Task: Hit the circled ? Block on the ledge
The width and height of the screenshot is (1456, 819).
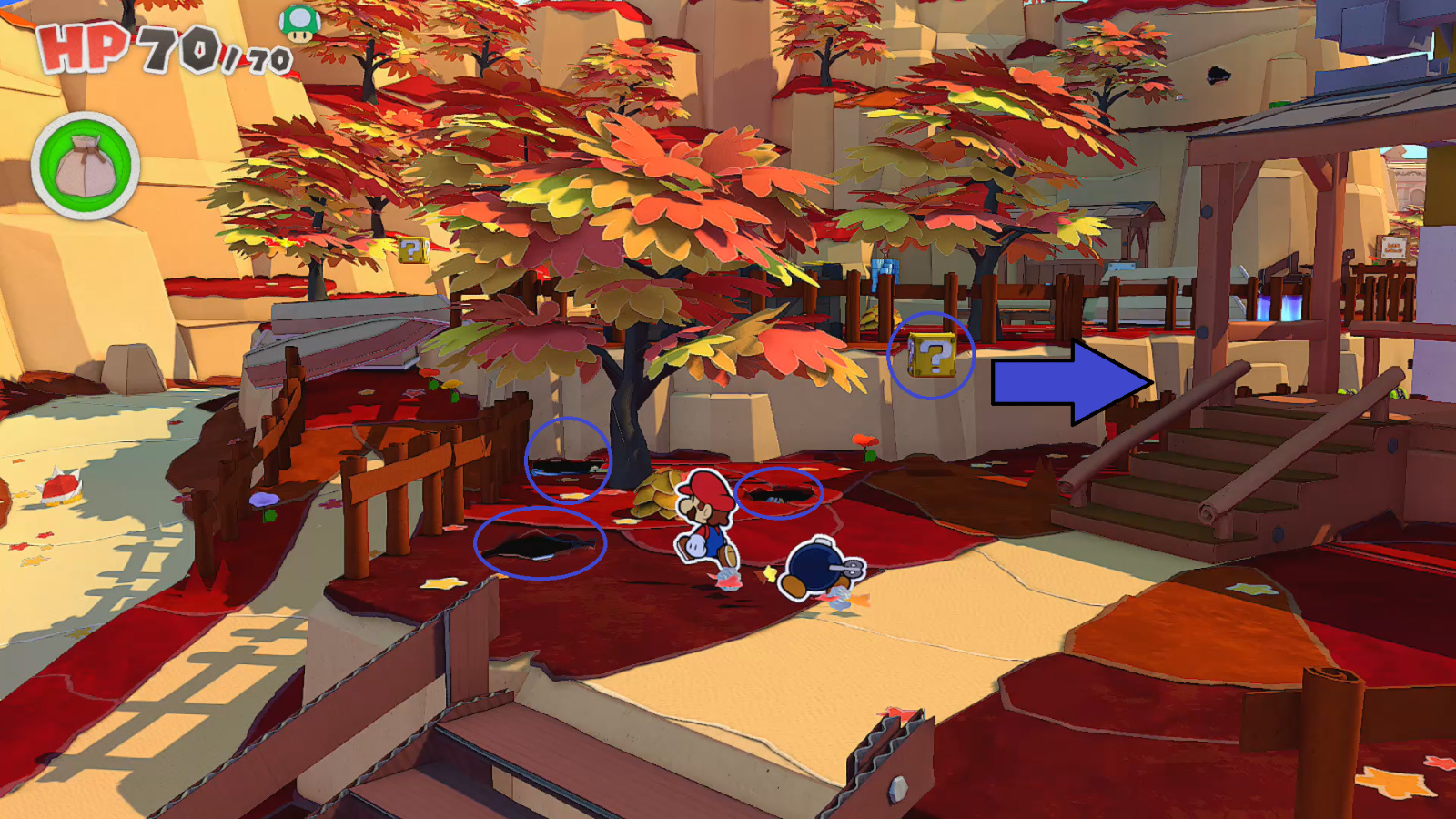Action: point(930,355)
